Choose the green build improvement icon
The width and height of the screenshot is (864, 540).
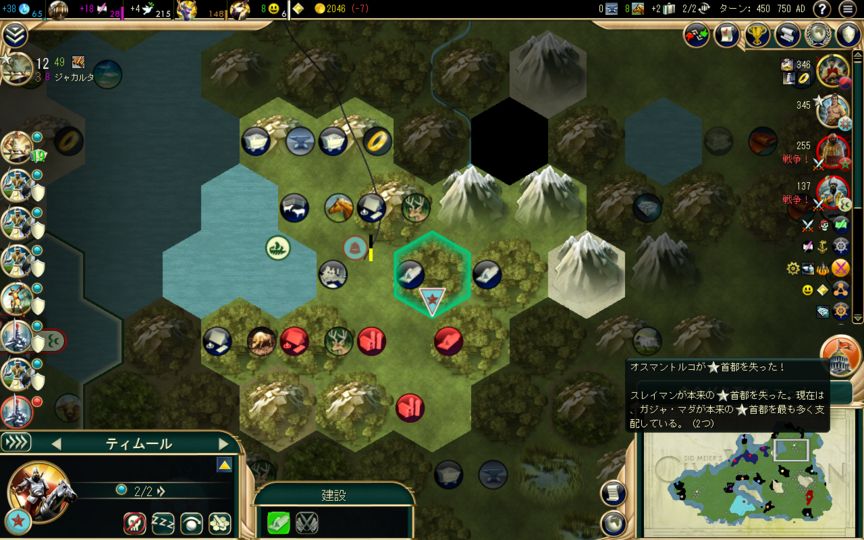click(x=278, y=522)
